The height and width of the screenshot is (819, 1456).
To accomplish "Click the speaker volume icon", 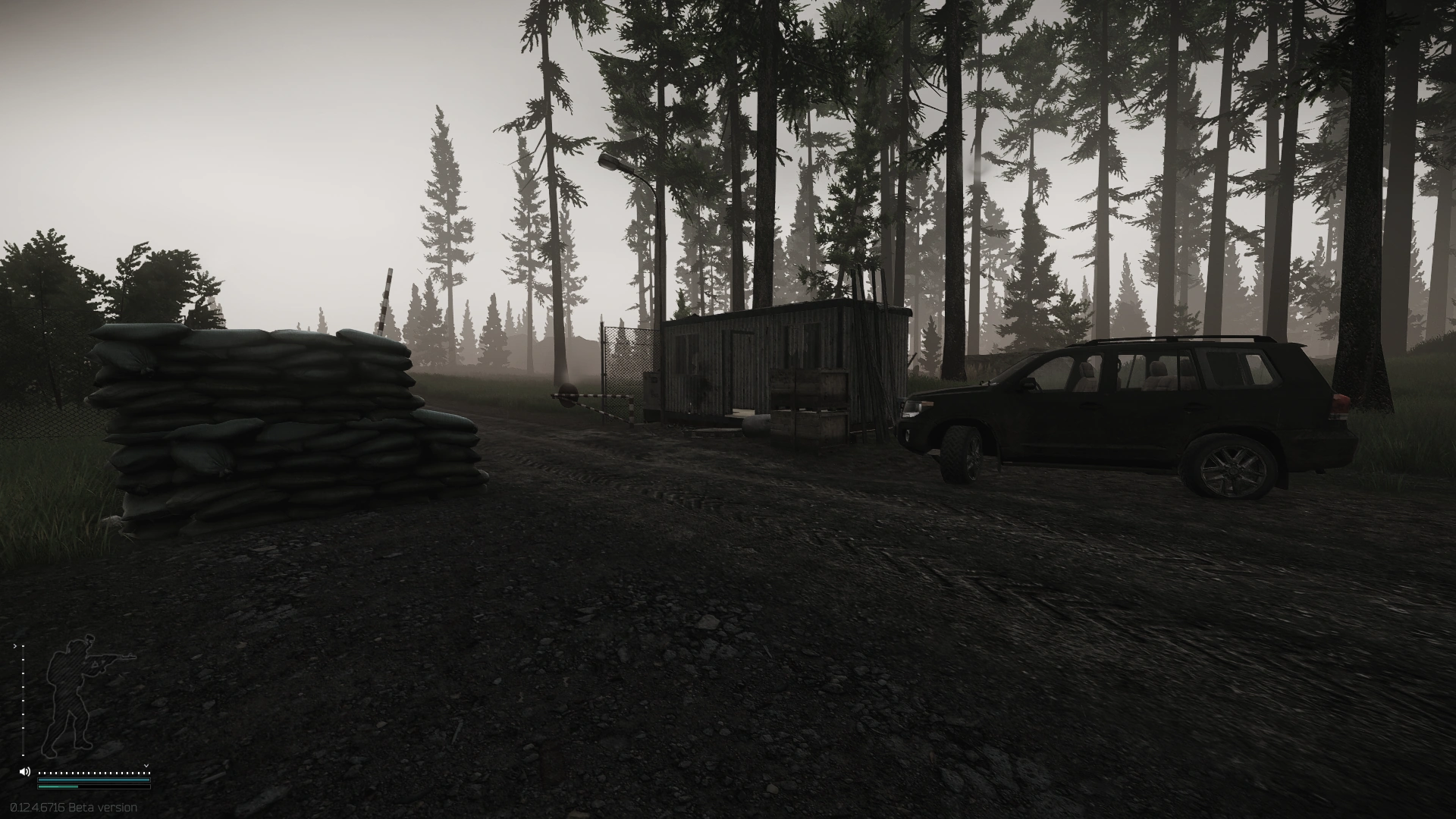I will [24, 772].
